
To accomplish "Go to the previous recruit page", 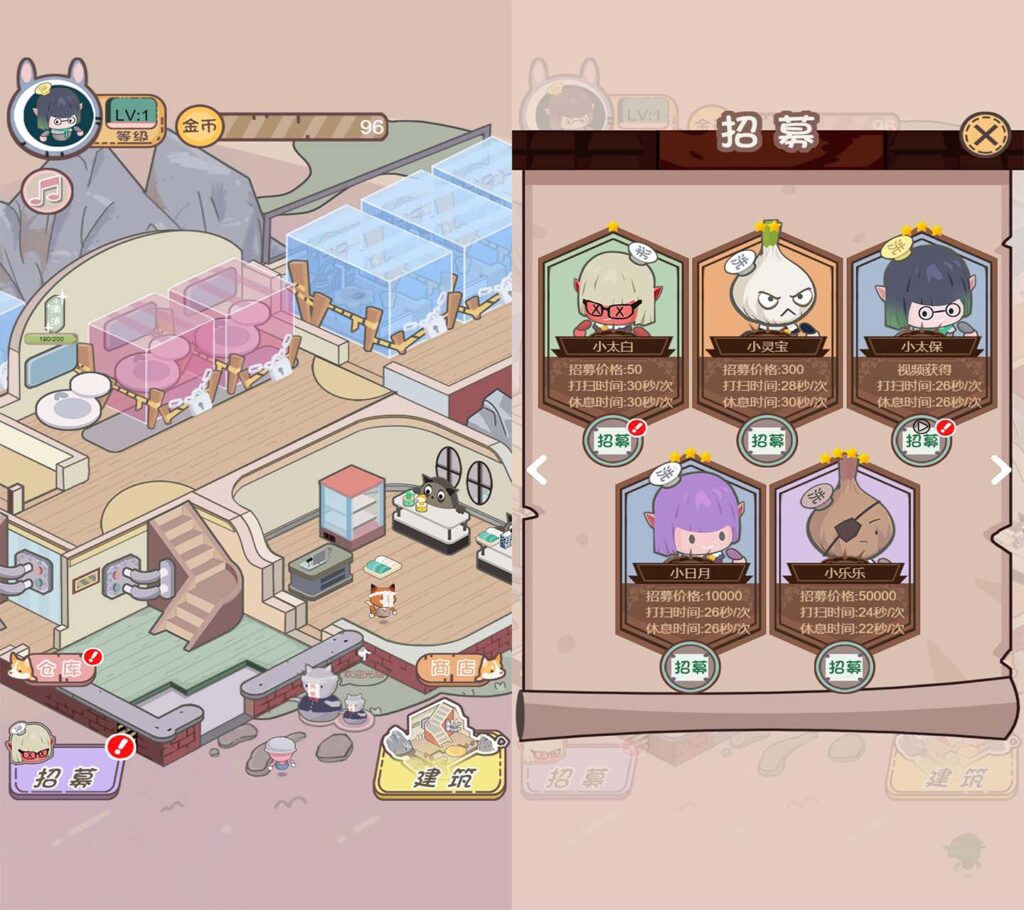I will 538,468.
